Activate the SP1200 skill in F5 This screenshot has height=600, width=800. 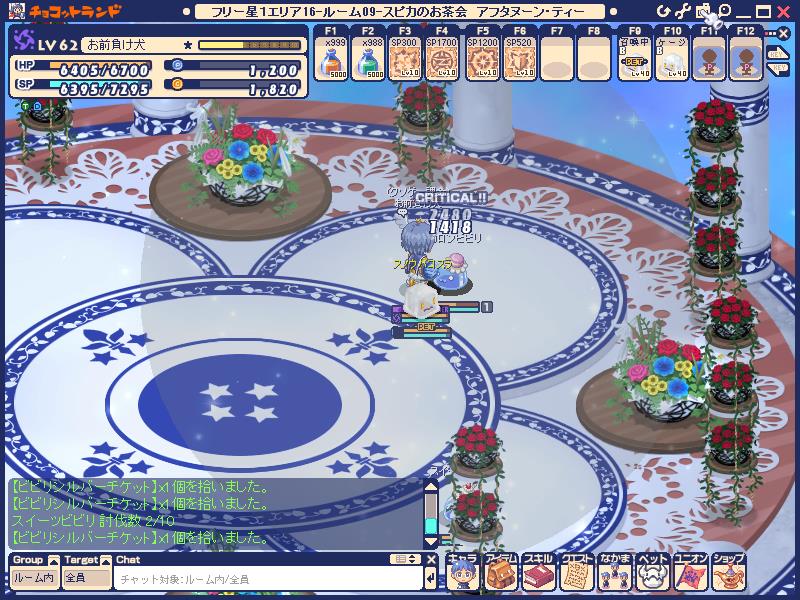(478, 62)
